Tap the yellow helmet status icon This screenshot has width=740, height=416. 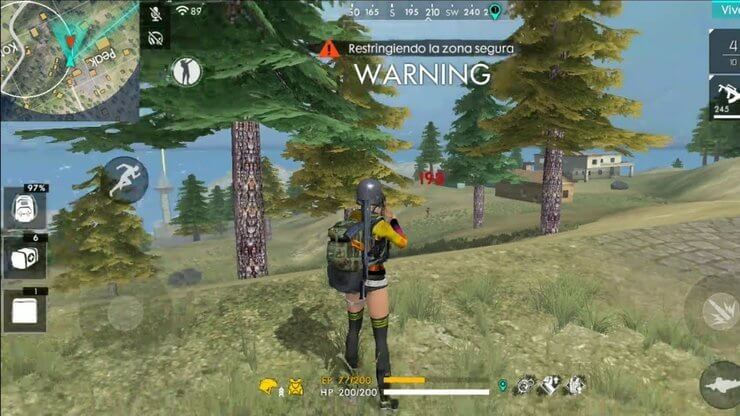(268, 385)
